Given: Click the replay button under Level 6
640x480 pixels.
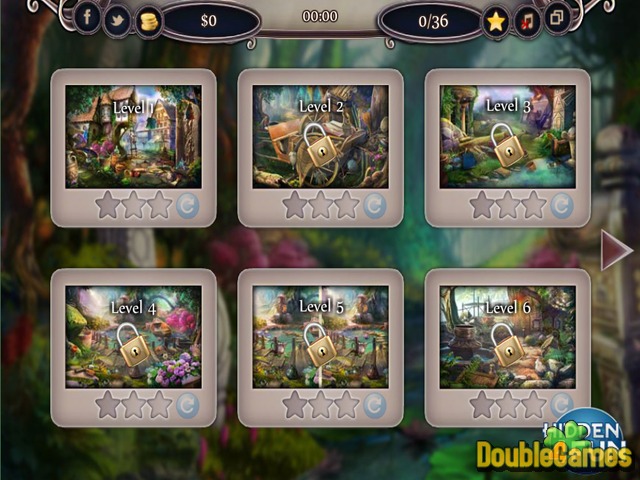Looking at the screenshot, I should 561,405.
